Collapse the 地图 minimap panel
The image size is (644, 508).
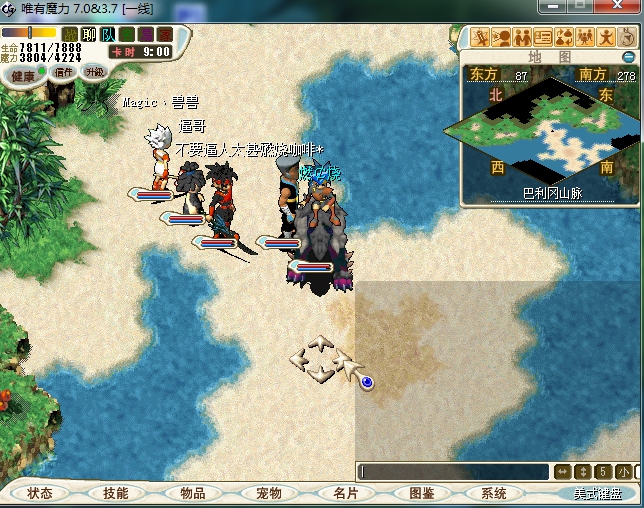[628, 58]
